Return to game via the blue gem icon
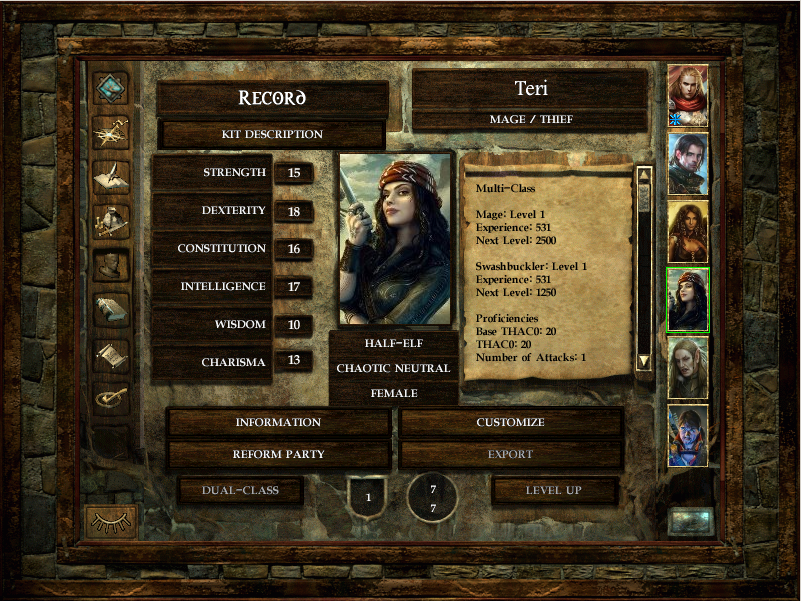This screenshot has height=601, width=801. coord(110,88)
